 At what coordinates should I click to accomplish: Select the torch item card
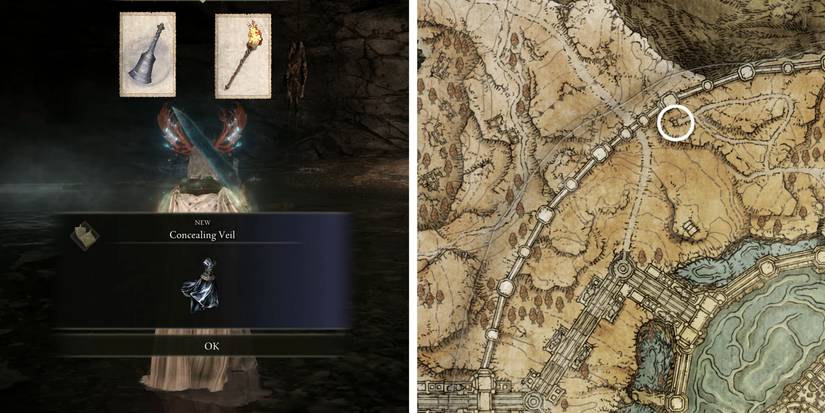click(243, 56)
